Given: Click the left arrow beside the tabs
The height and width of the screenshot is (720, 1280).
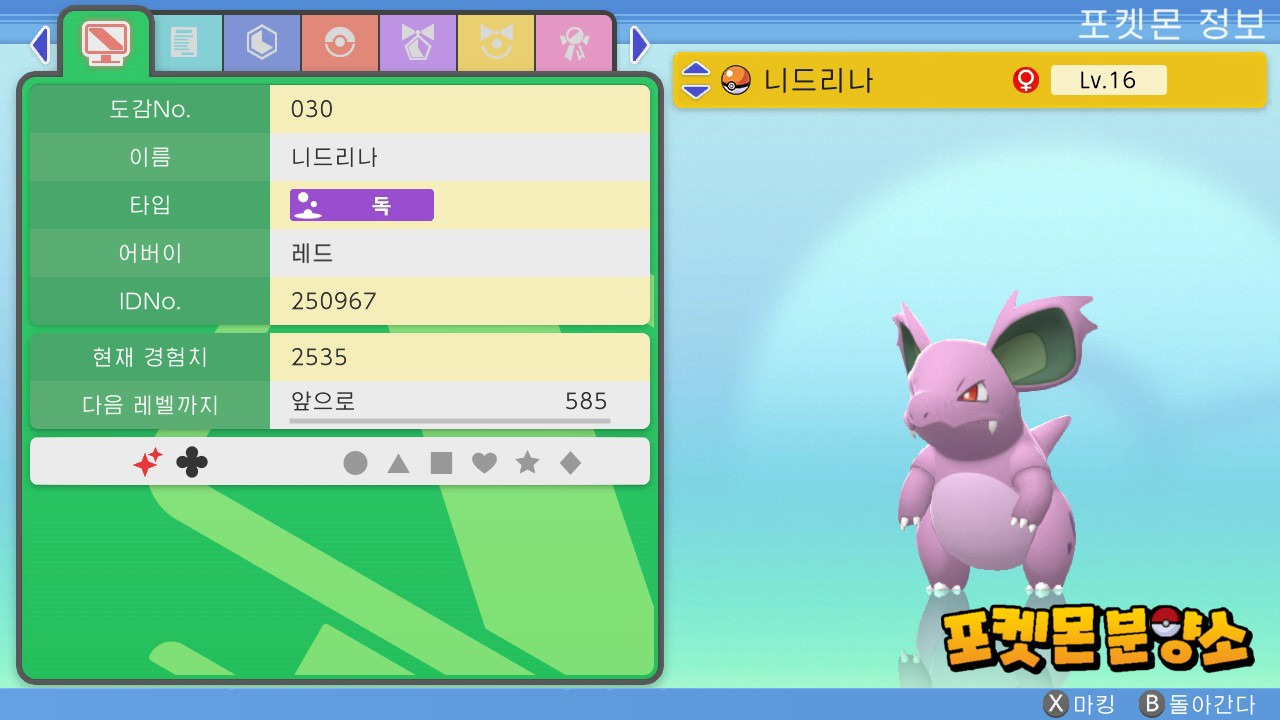Looking at the screenshot, I should (x=40, y=44).
